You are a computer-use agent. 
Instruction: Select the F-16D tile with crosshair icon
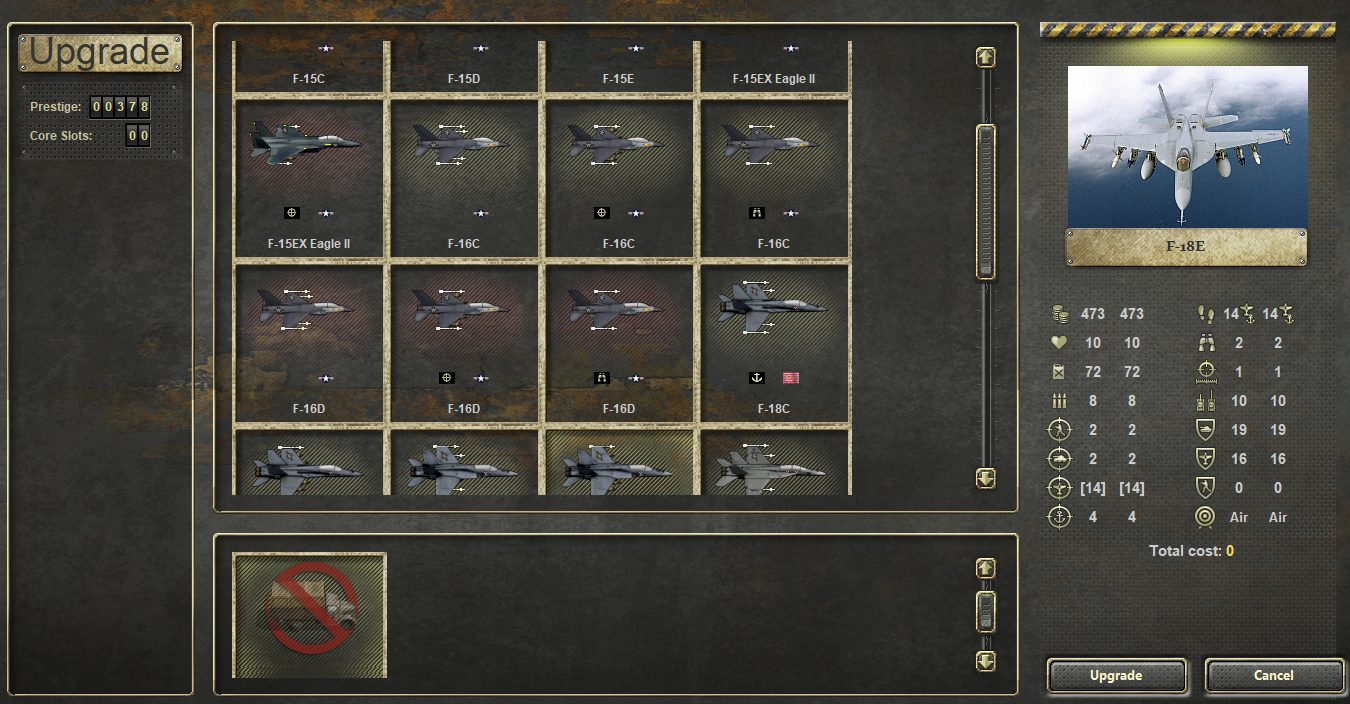(x=464, y=342)
